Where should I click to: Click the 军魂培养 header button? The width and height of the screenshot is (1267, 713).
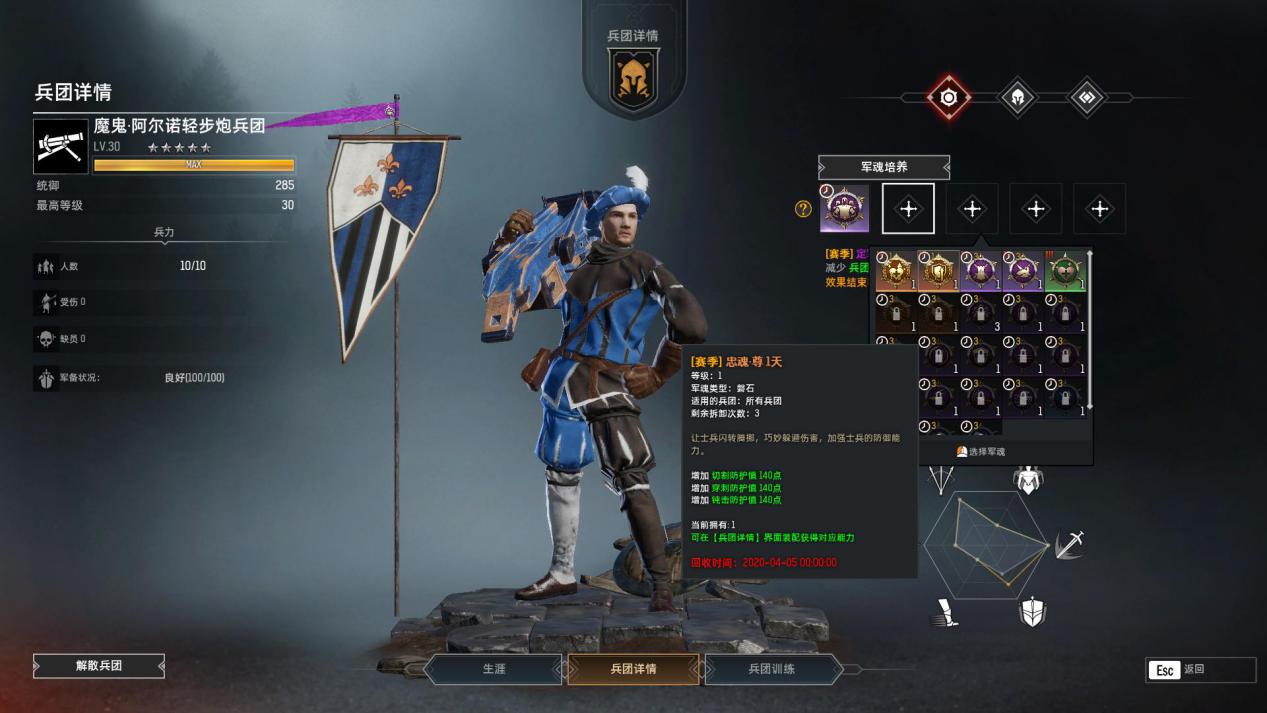(884, 168)
